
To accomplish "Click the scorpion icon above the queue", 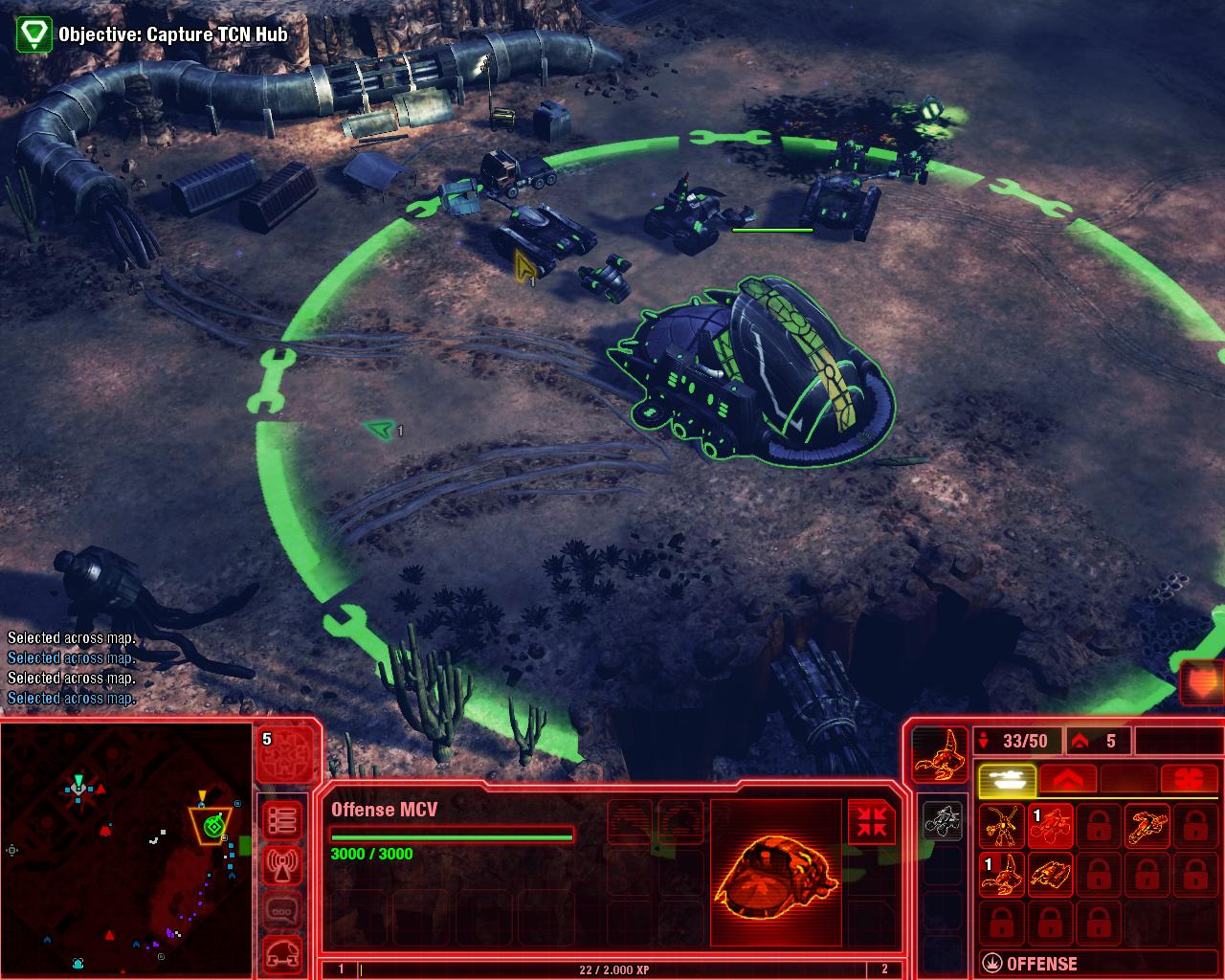I will [x=938, y=754].
